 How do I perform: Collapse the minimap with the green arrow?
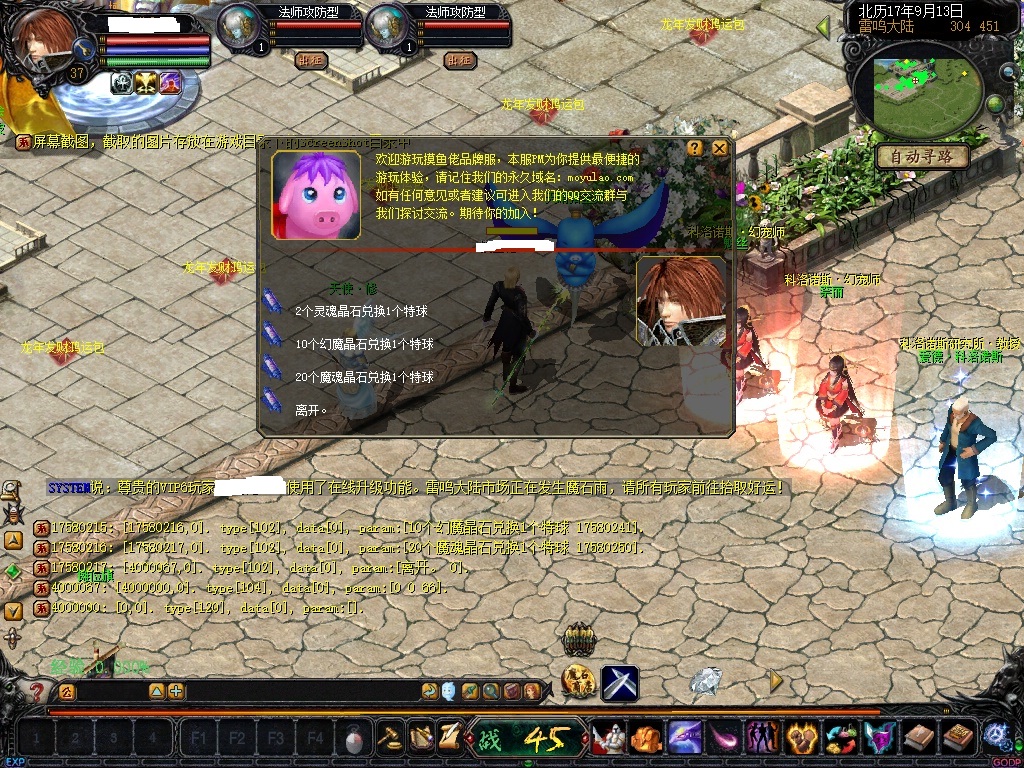click(825, 27)
